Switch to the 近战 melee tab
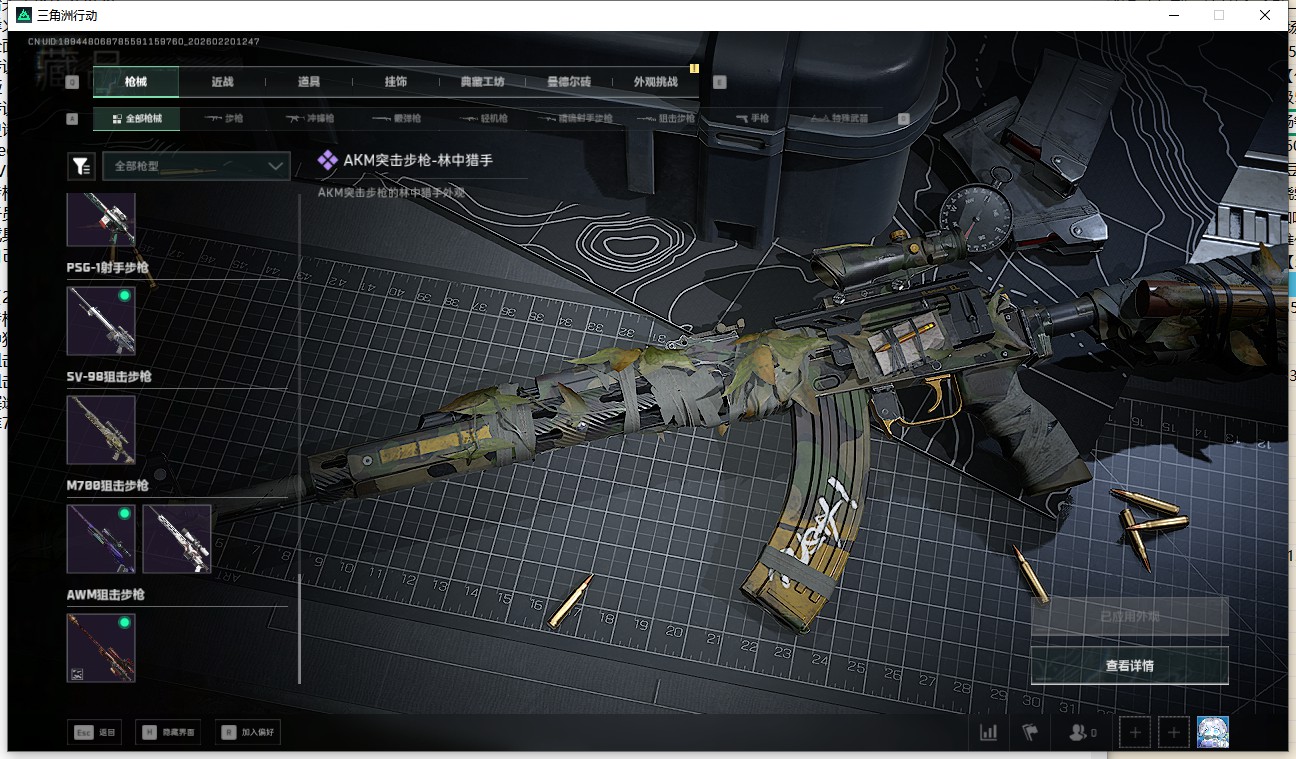This screenshot has width=1296, height=759. [222, 82]
